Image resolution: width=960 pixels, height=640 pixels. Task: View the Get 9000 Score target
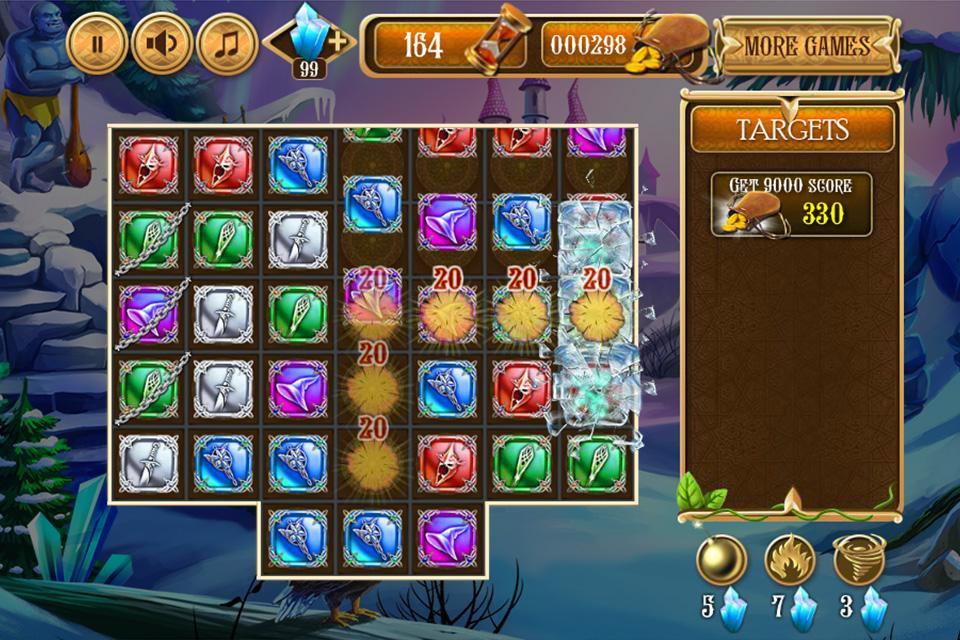(792, 205)
